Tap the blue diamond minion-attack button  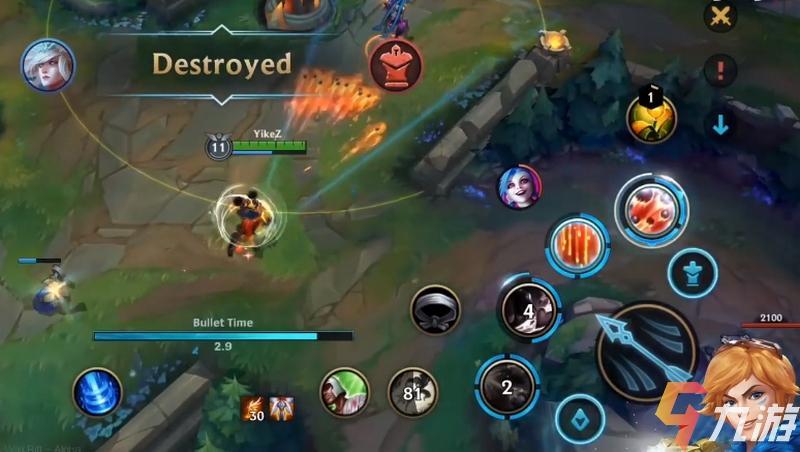[580, 419]
